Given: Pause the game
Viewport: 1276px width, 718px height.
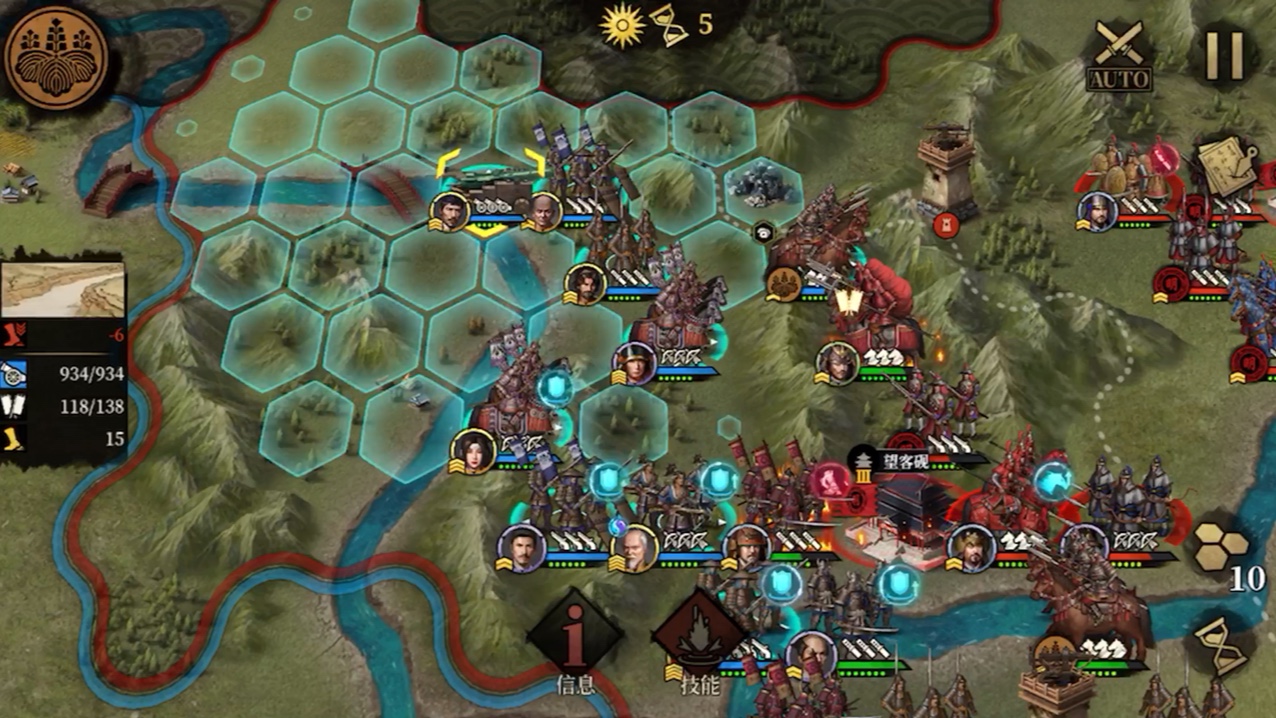Looking at the screenshot, I should pyautogui.click(x=1223, y=55).
